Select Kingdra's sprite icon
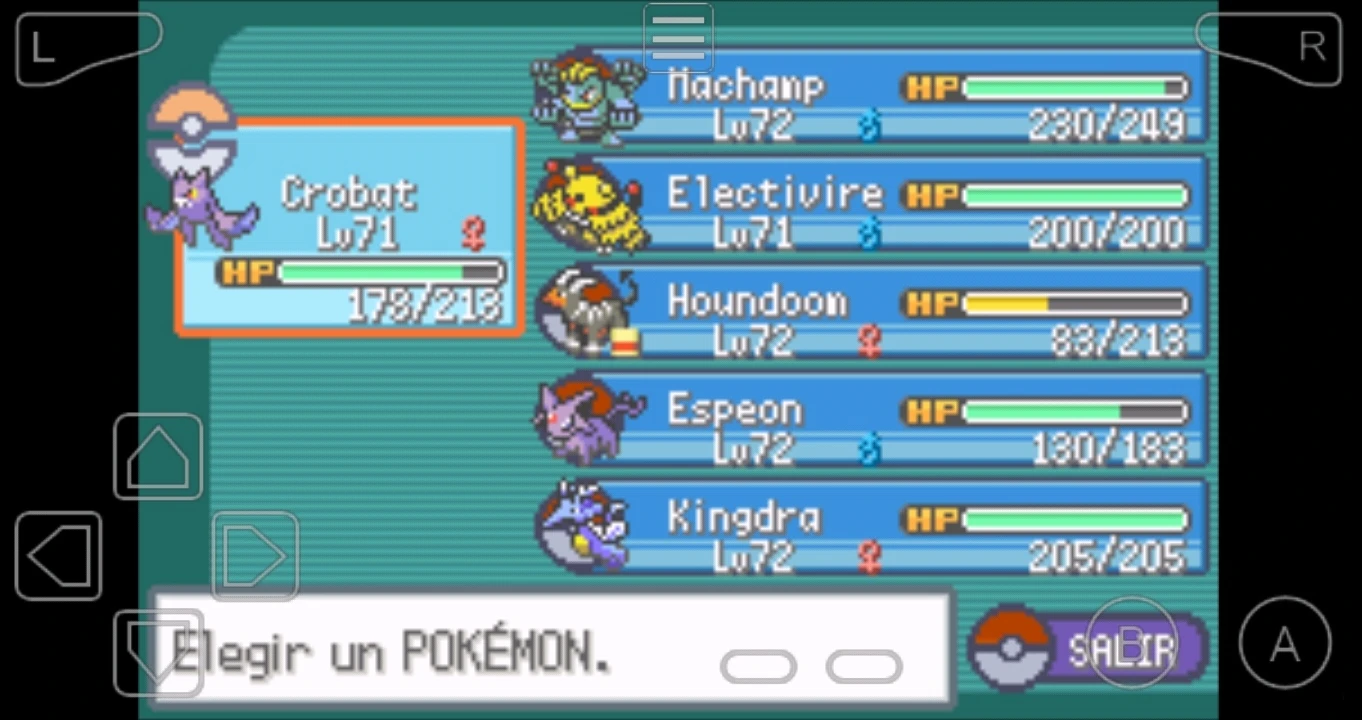The width and height of the screenshot is (1362, 720). [585, 528]
